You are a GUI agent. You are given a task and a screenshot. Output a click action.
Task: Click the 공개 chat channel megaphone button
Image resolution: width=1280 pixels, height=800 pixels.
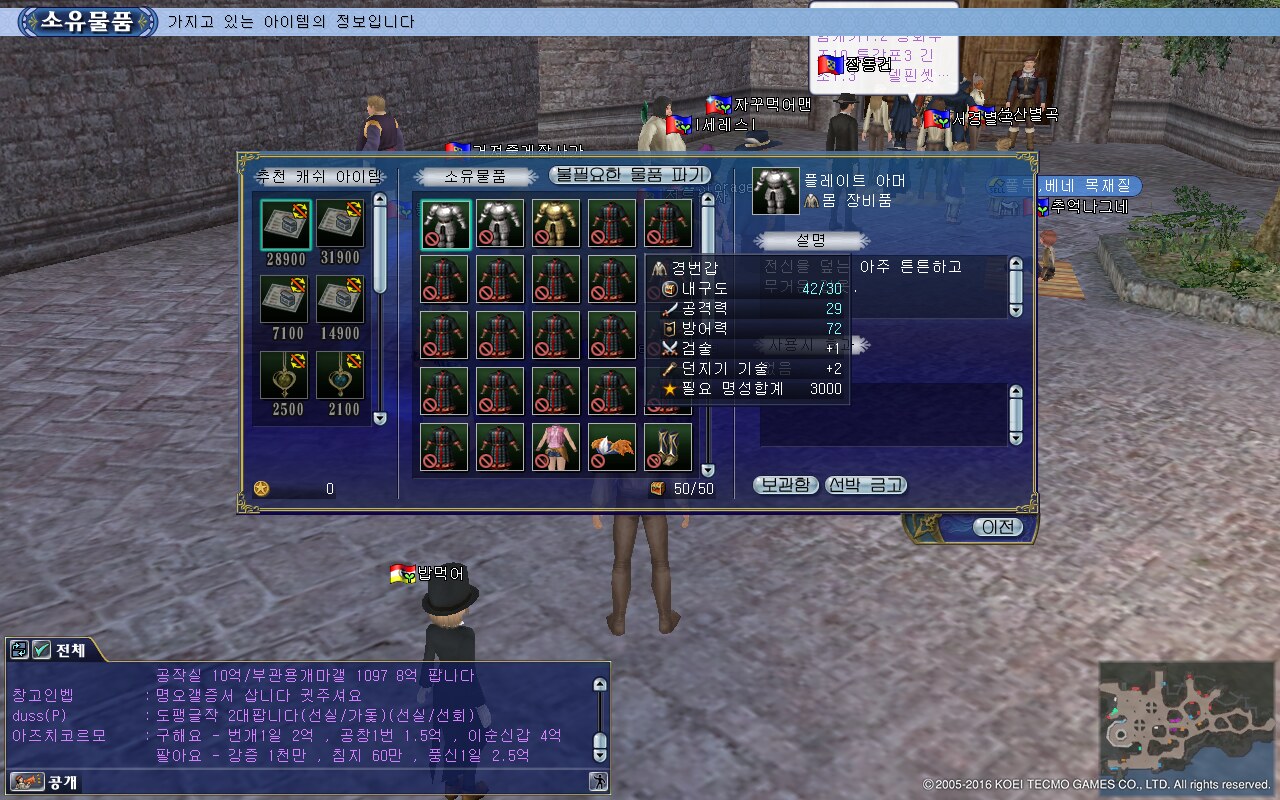coord(27,781)
